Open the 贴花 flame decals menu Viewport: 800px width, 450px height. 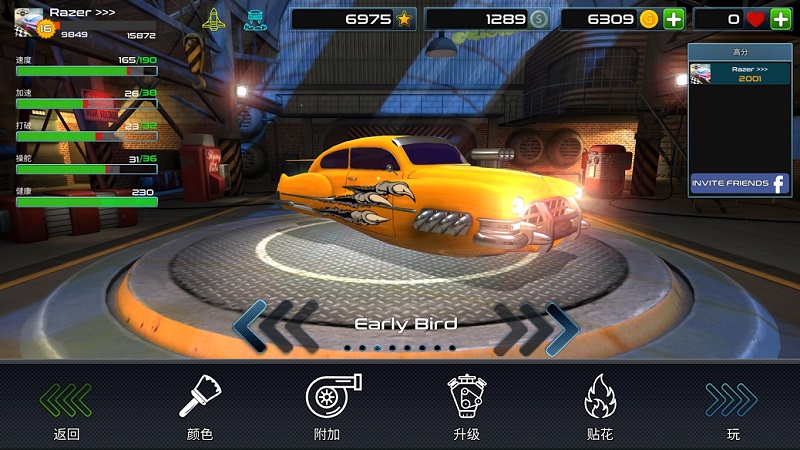pyautogui.click(x=599, y=408)
